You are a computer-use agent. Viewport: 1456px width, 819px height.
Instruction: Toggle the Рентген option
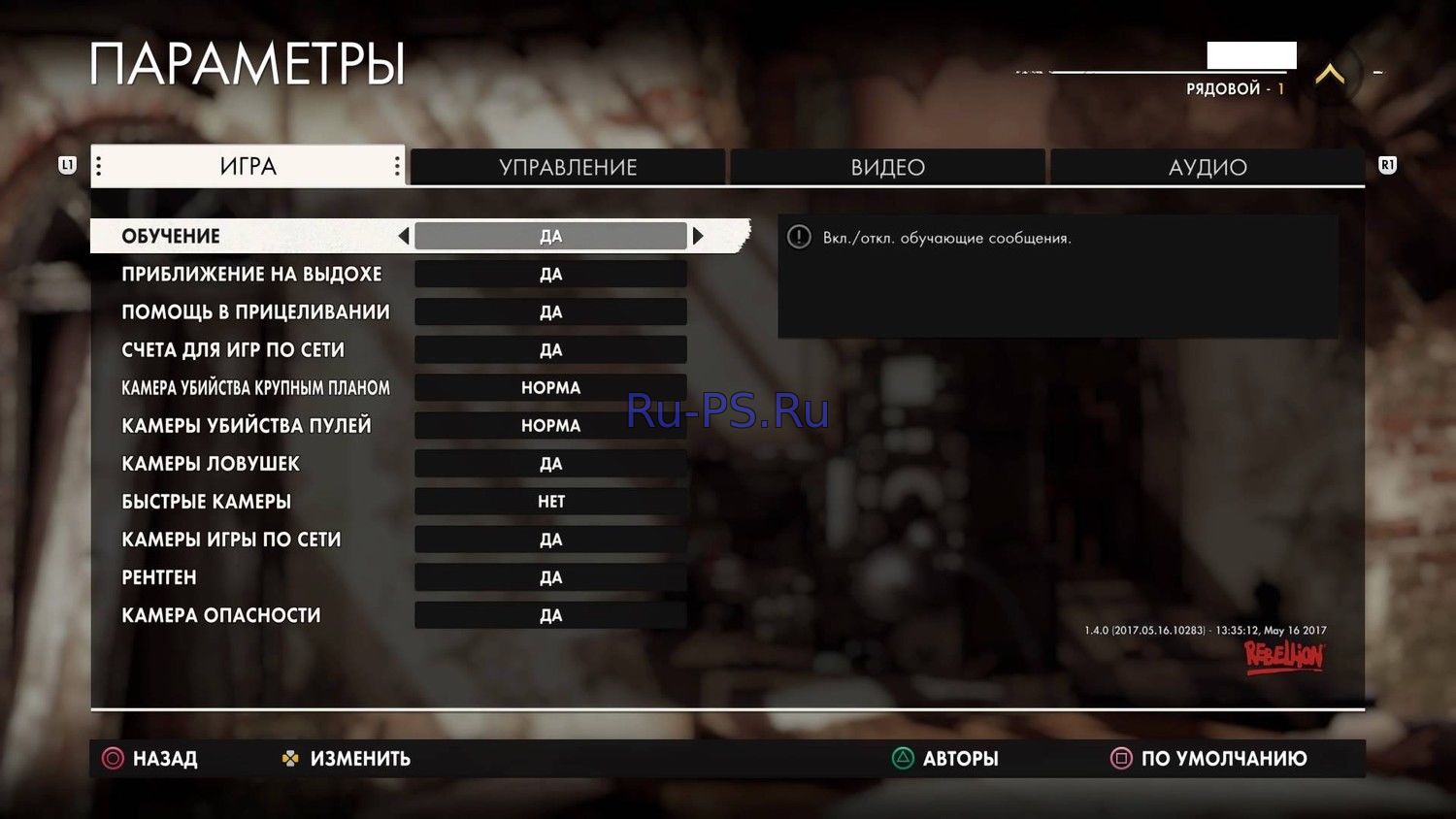click(x=550, y=577)
